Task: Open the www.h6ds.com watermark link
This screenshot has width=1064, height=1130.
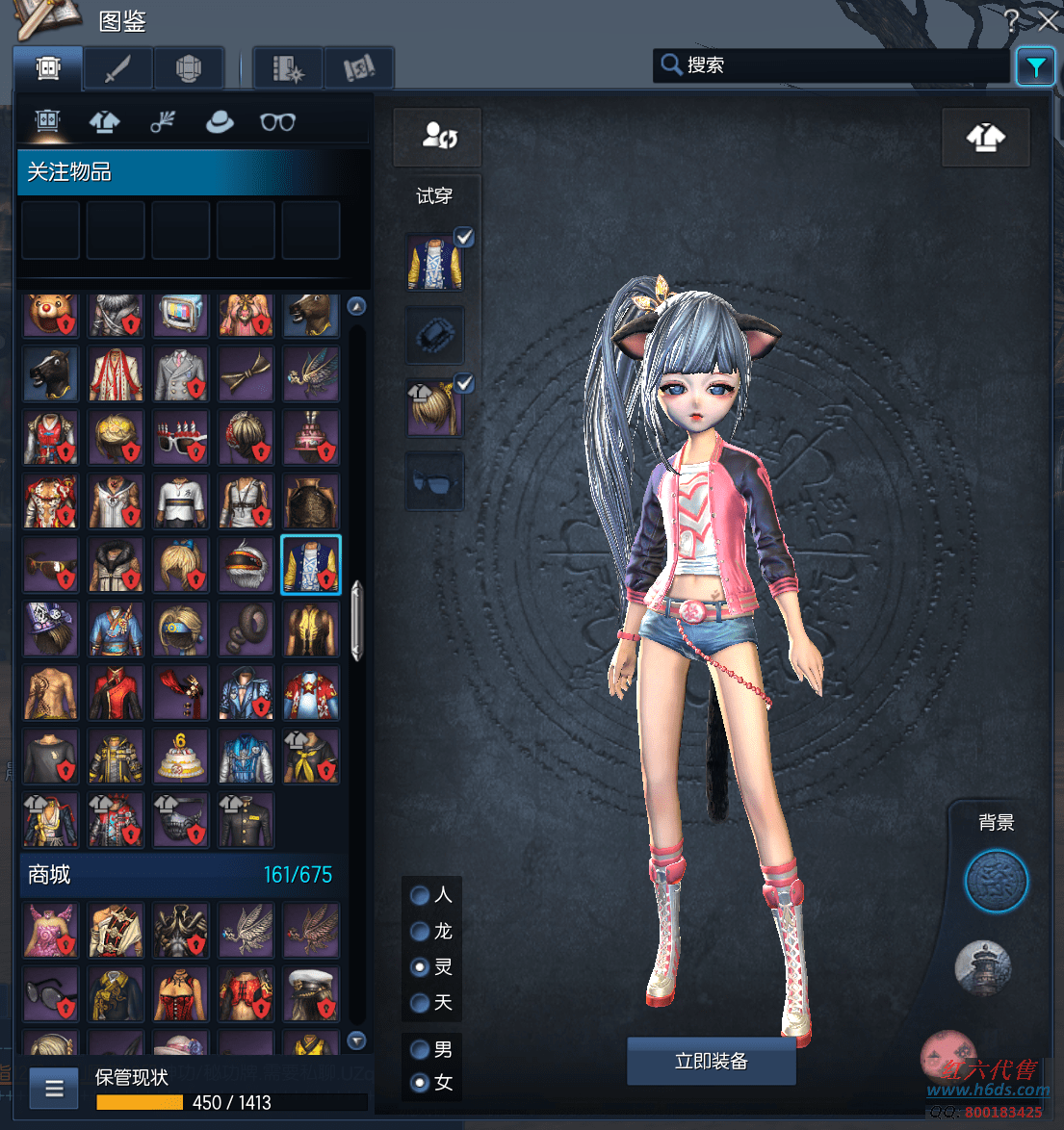Action: tap(988, 1091)
